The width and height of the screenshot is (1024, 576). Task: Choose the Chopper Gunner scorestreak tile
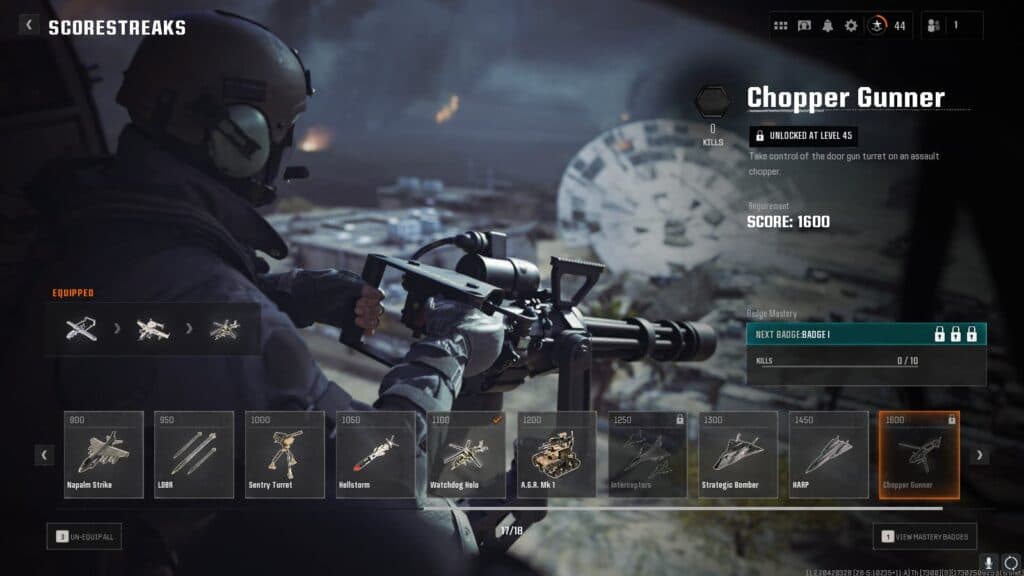click(918, 454)
